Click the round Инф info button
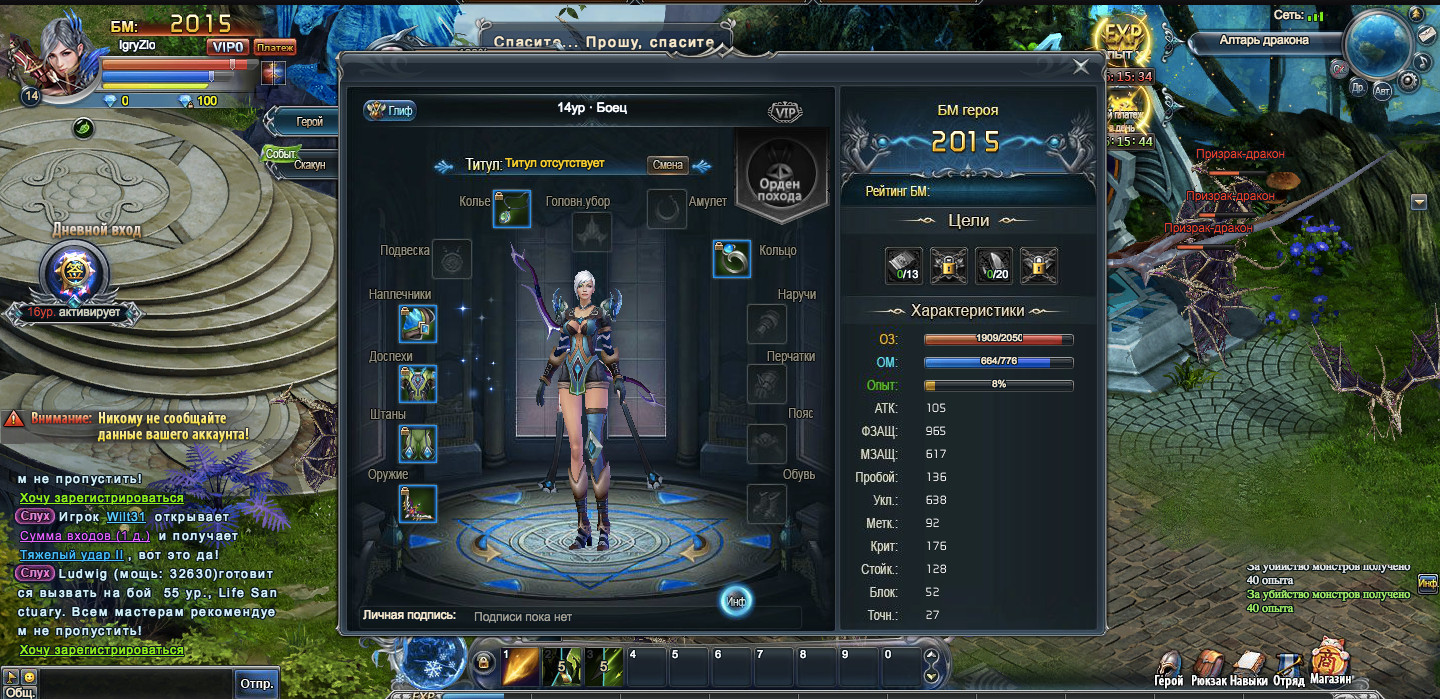1440x699 pixels. (x=737, y=600)
